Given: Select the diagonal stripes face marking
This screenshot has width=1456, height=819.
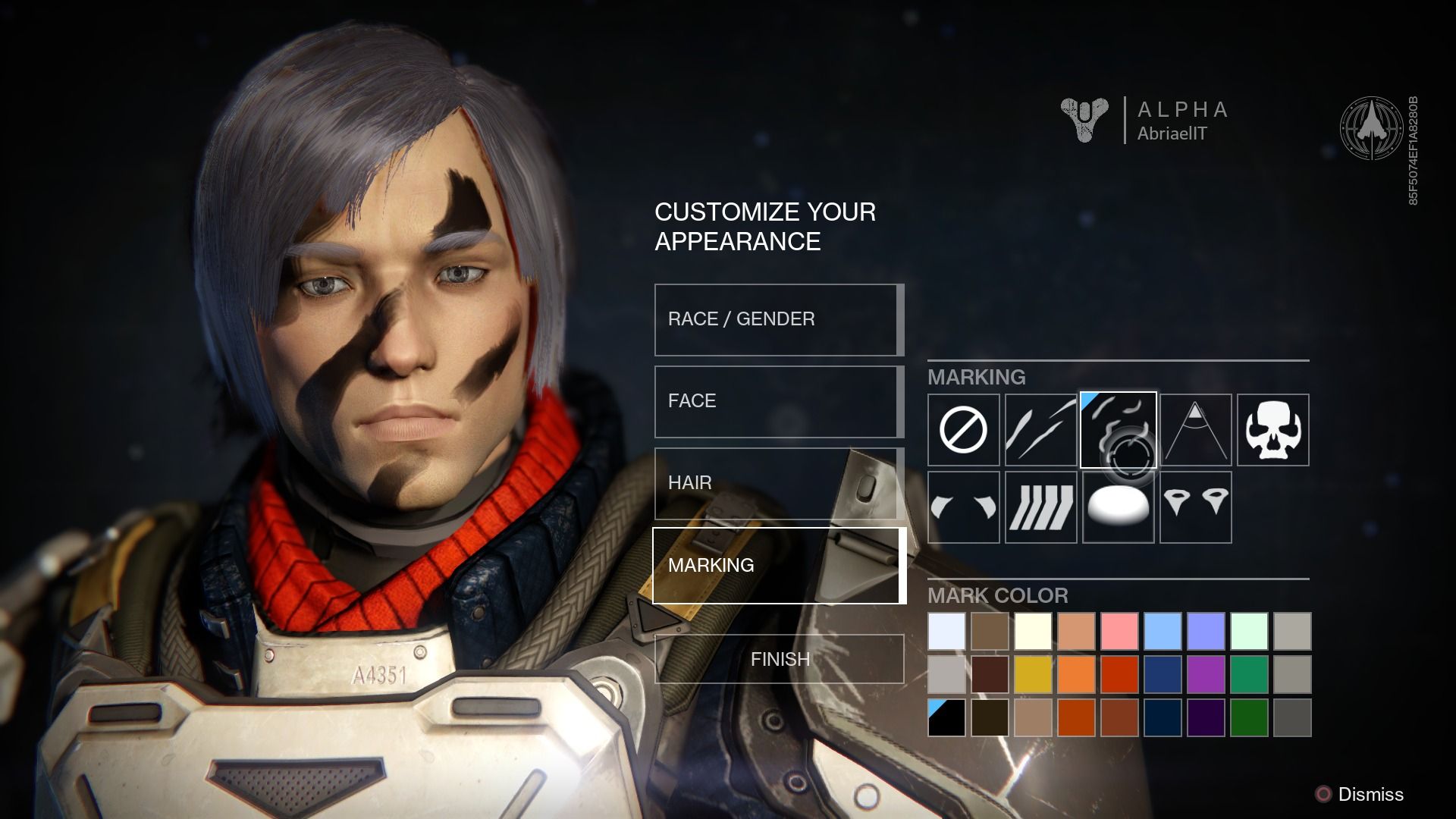Looking at the screenshot, I should coord(1040,506).
